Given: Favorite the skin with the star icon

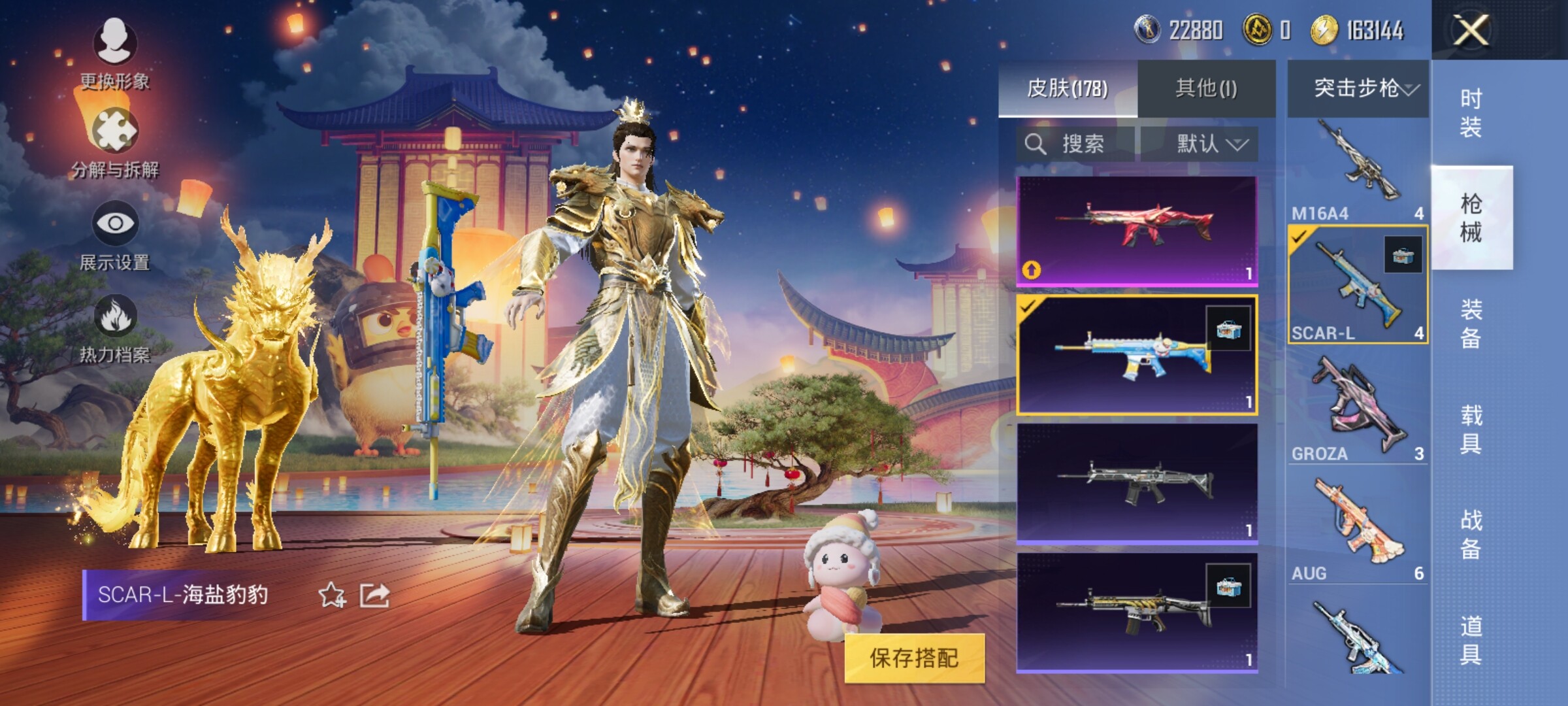Looking at the screenshot, I should [332, 595].
